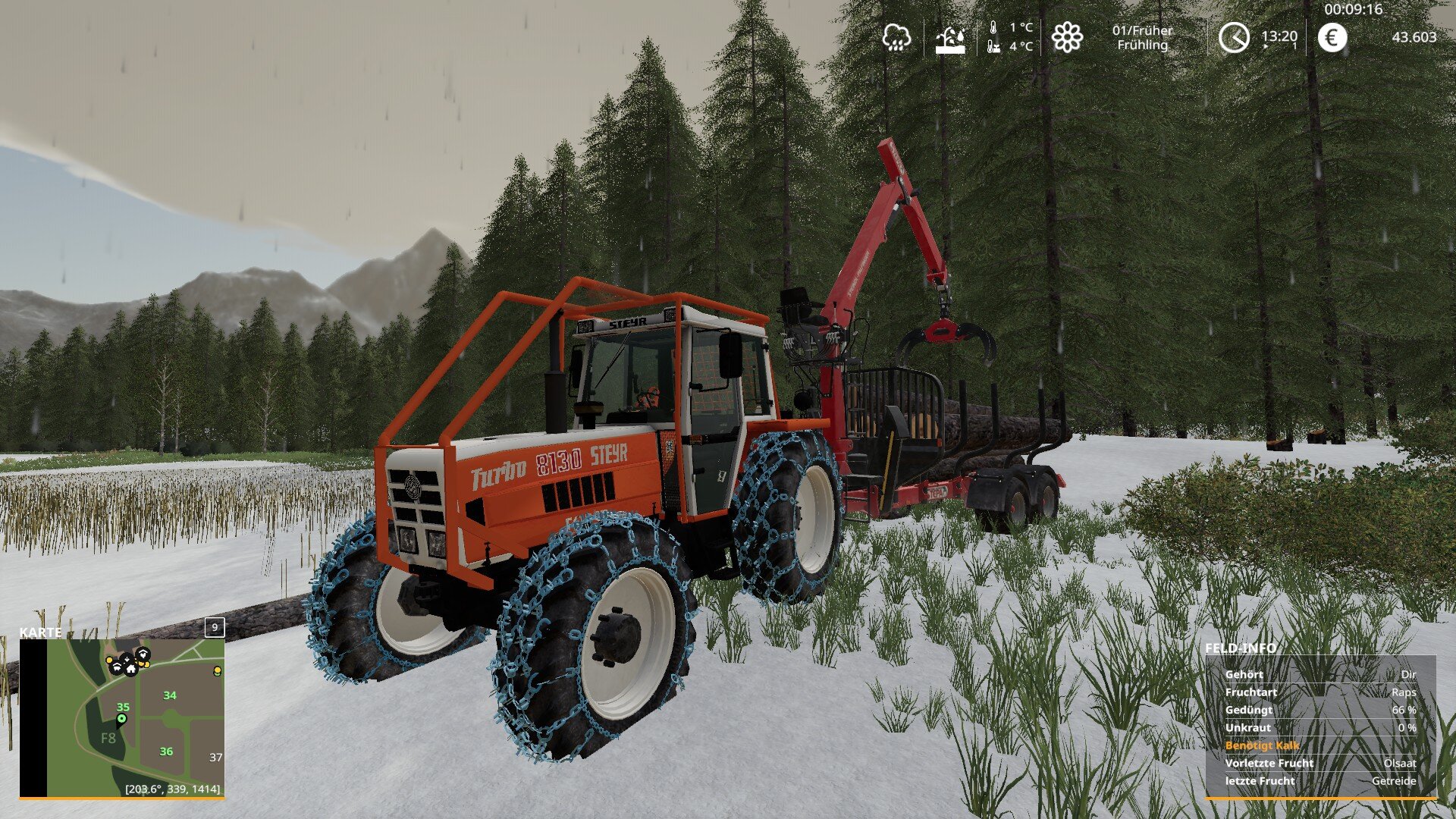Click the rain cloud weather icon
Screen dimensions: 1456x819
click(896, 36)
